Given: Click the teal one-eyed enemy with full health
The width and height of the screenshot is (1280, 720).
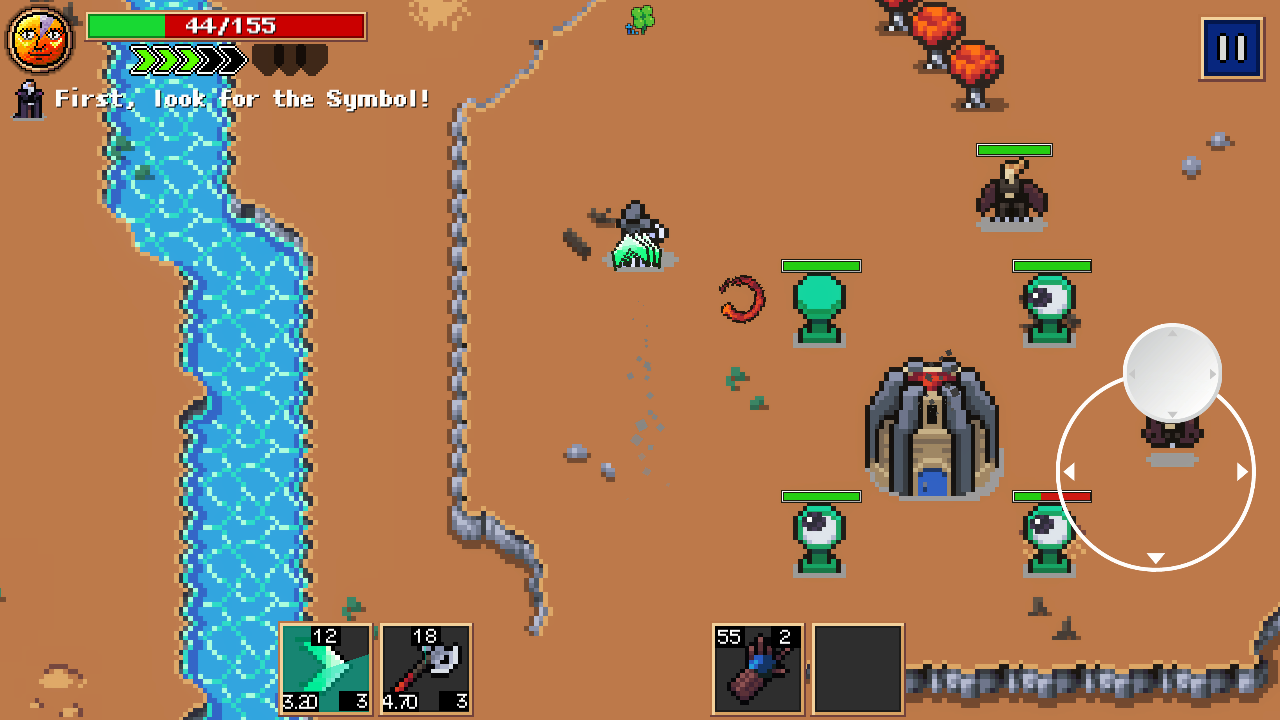Looking at the screenshot, I should (x=1052, y=300).
